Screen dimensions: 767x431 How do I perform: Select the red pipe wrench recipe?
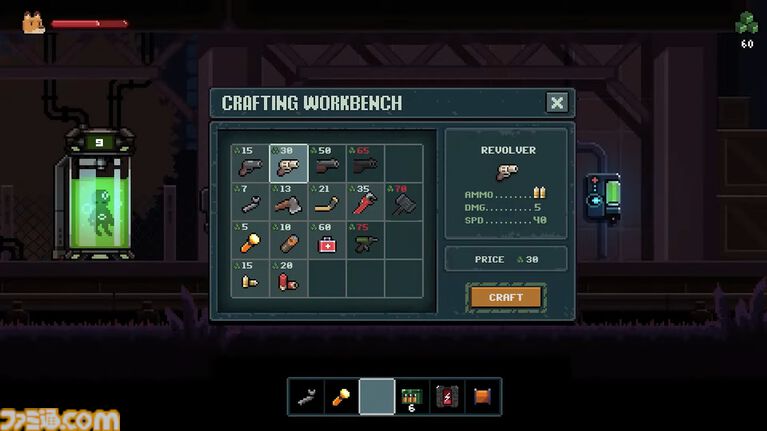(365, 202)
